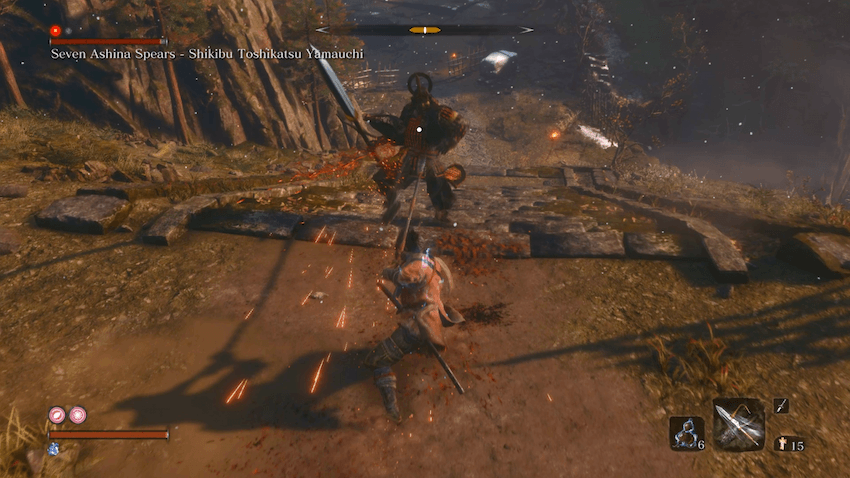Viewport: 850px width, 478px height.
Task: Click the second pink resurrection node
Action: click(77, 414)
